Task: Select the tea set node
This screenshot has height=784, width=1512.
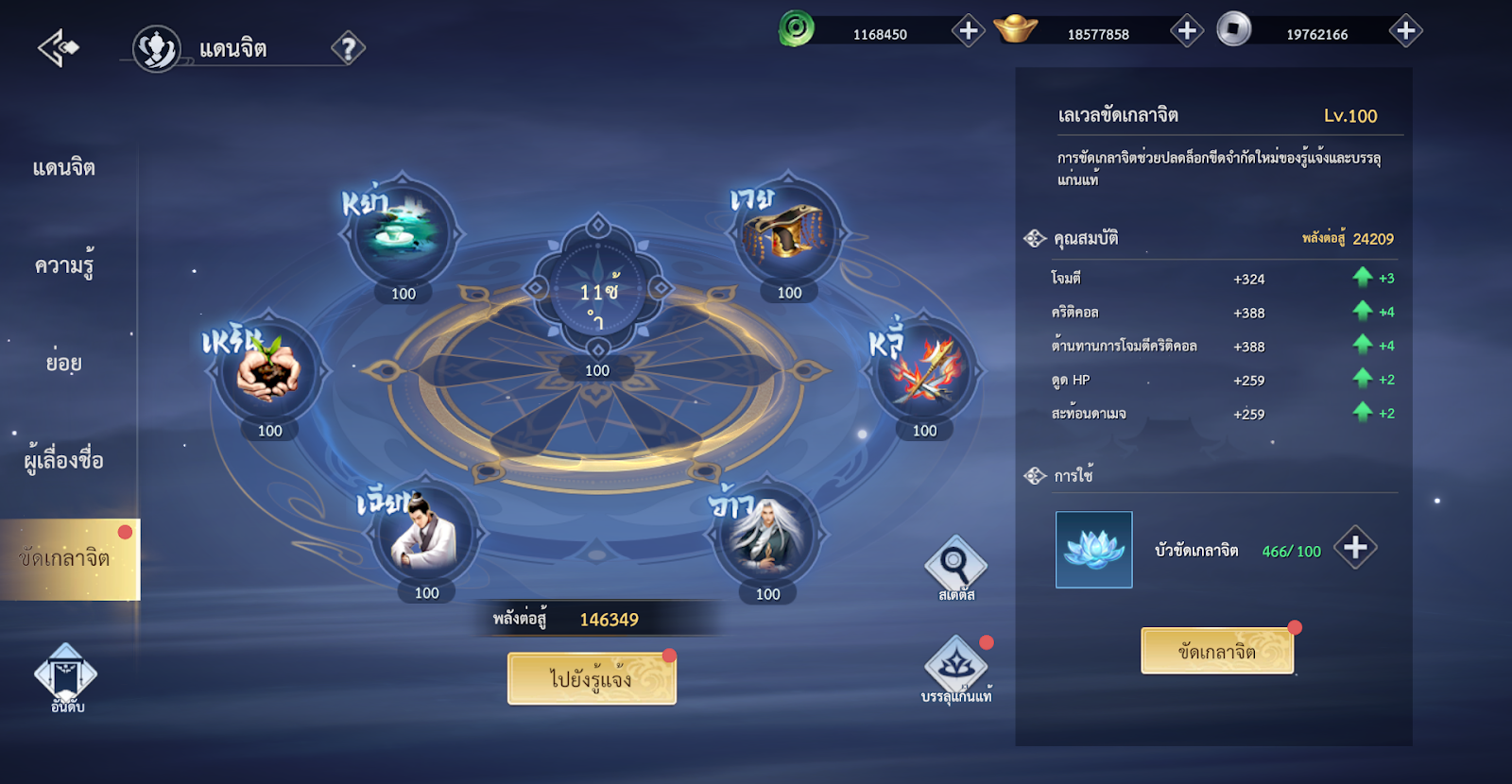Action: coord(404,231)
